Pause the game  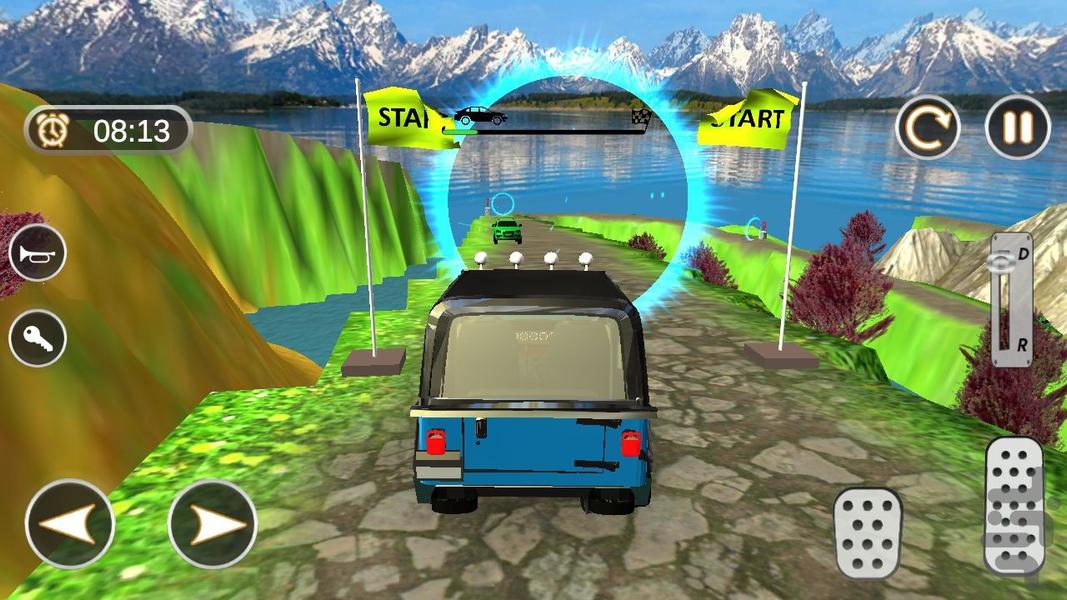click(1017, 127)
